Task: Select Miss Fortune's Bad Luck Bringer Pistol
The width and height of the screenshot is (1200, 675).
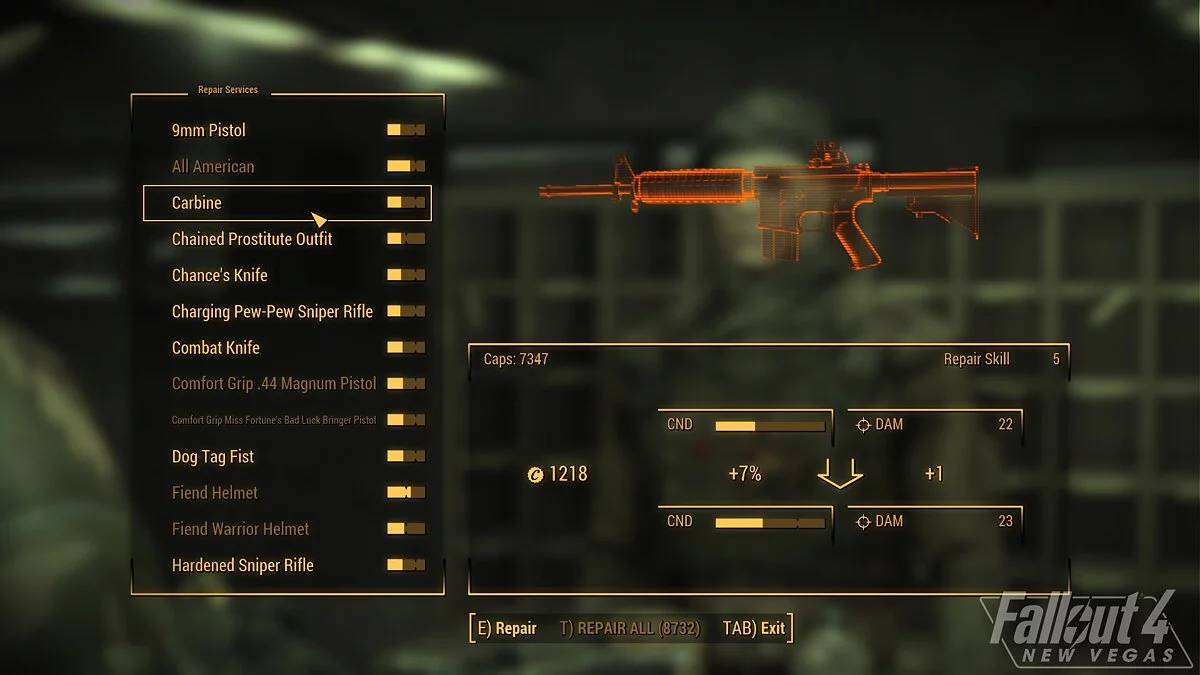Action: (x=274, y=420)
